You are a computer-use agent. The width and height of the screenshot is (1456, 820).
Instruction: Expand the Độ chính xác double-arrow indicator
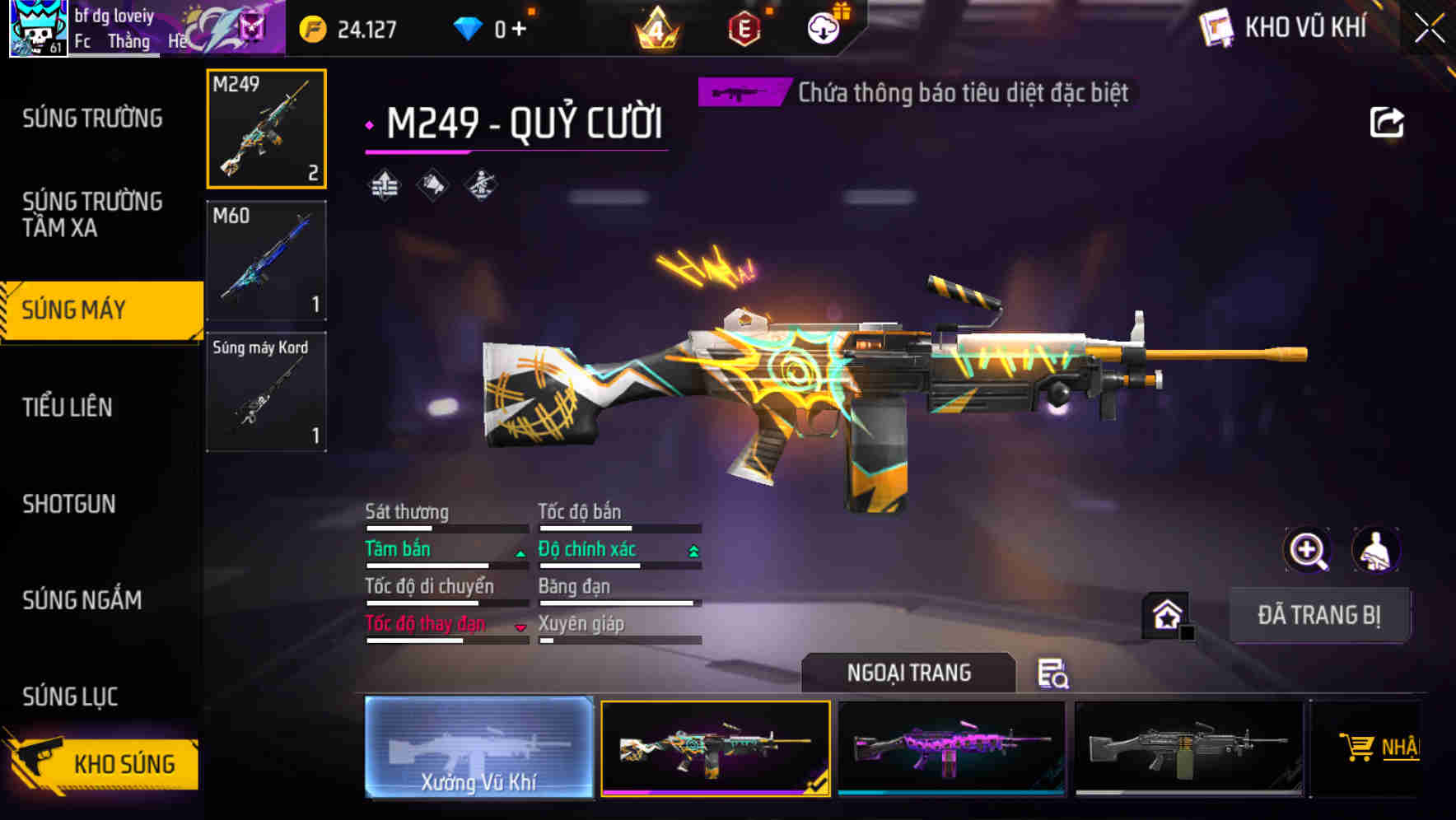tap(693, 552)
